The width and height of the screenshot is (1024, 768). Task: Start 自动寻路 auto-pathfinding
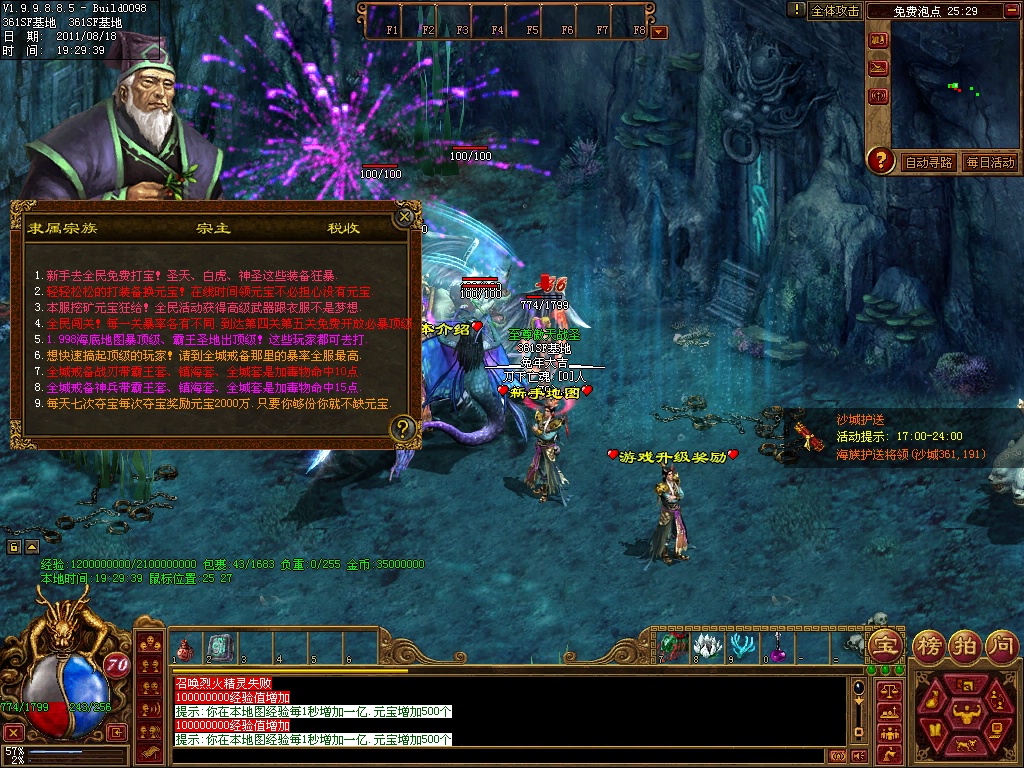[929, 162]
